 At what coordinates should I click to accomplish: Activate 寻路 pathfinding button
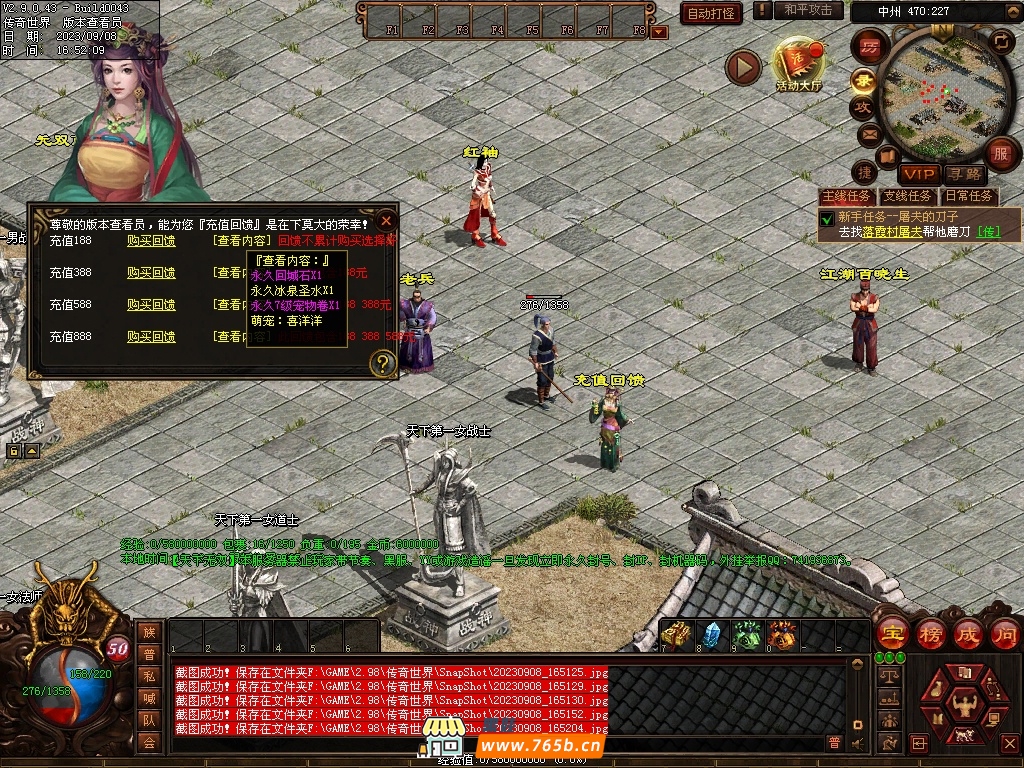964,175
